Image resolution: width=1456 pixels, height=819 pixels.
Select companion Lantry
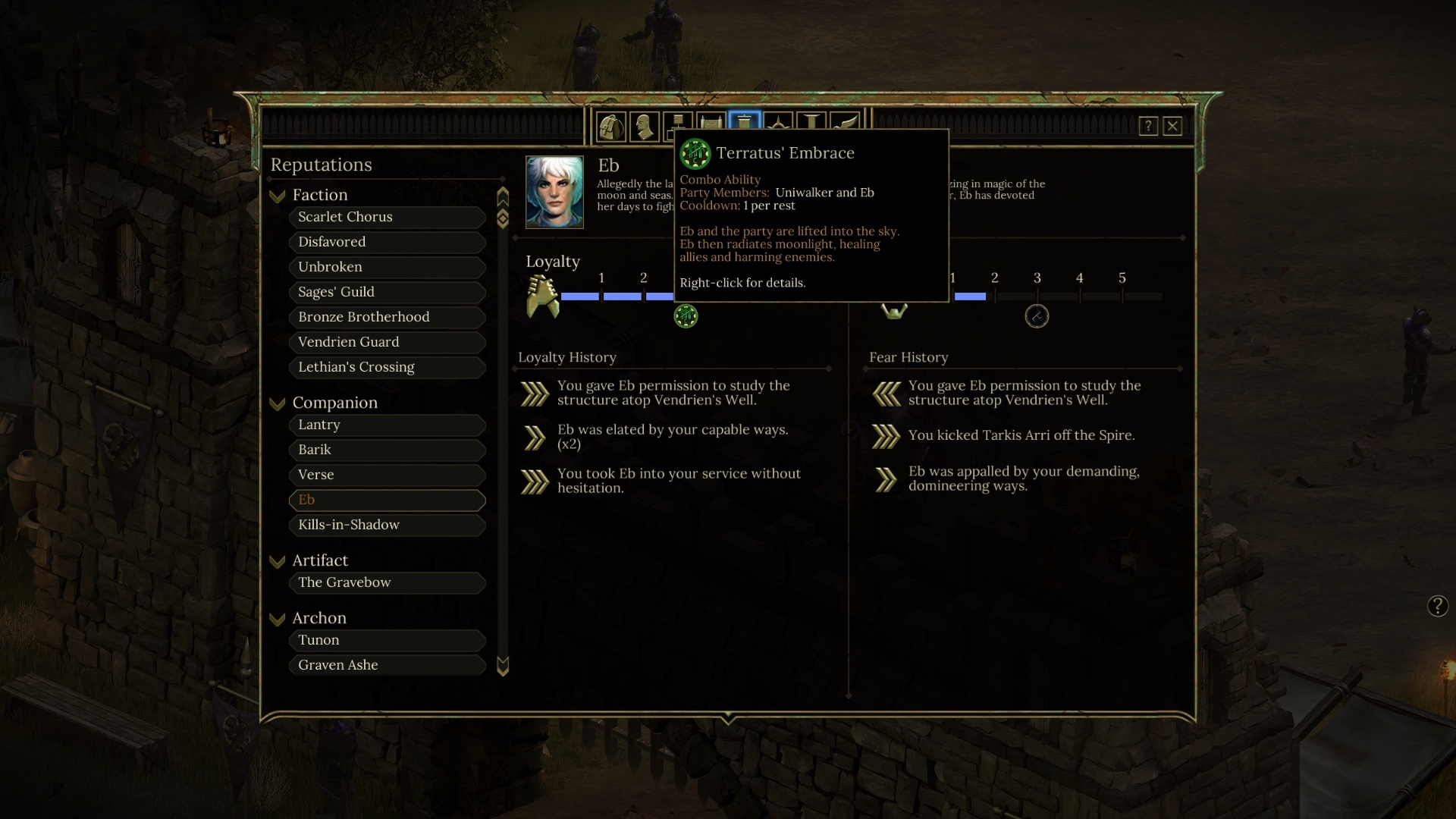(387, 425)
